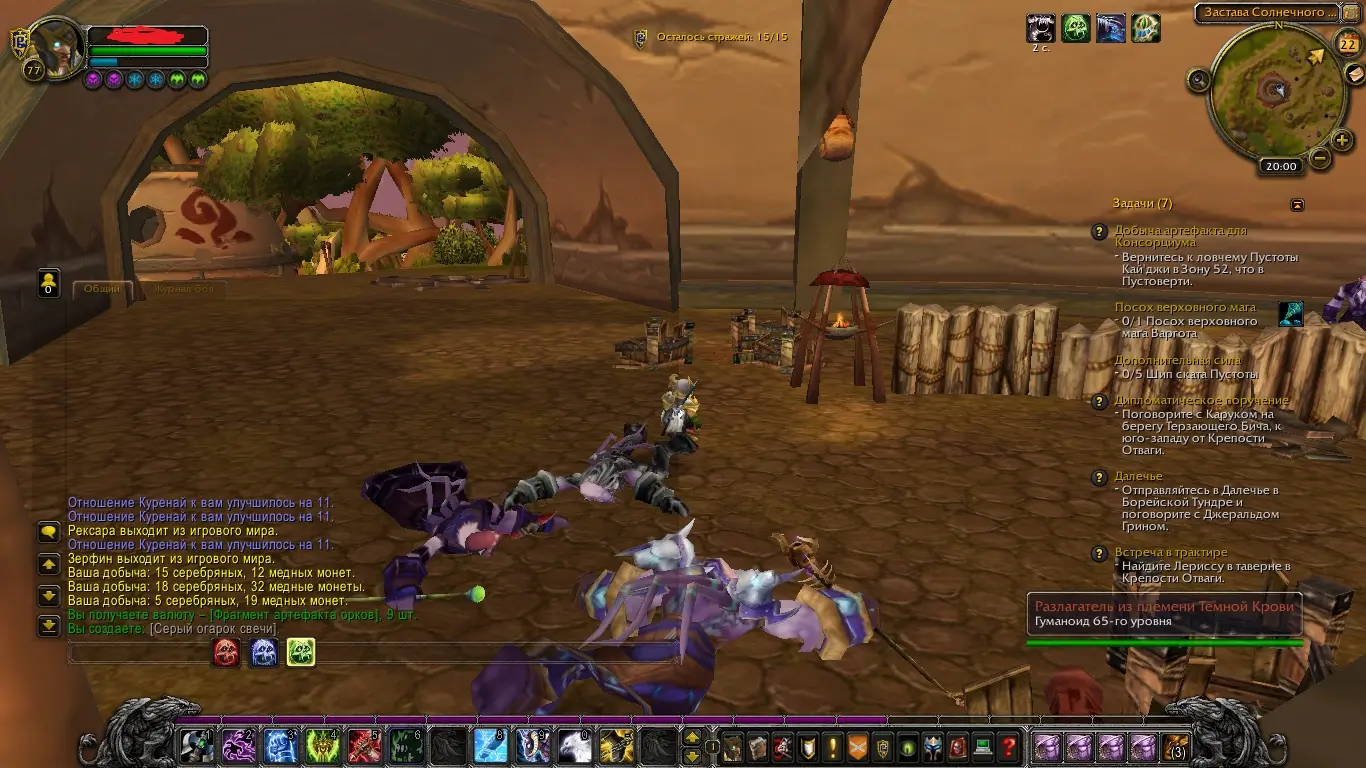The image size is (1366, 768).
Task: Click the player character portrait
Action: [x=57, y=47]
